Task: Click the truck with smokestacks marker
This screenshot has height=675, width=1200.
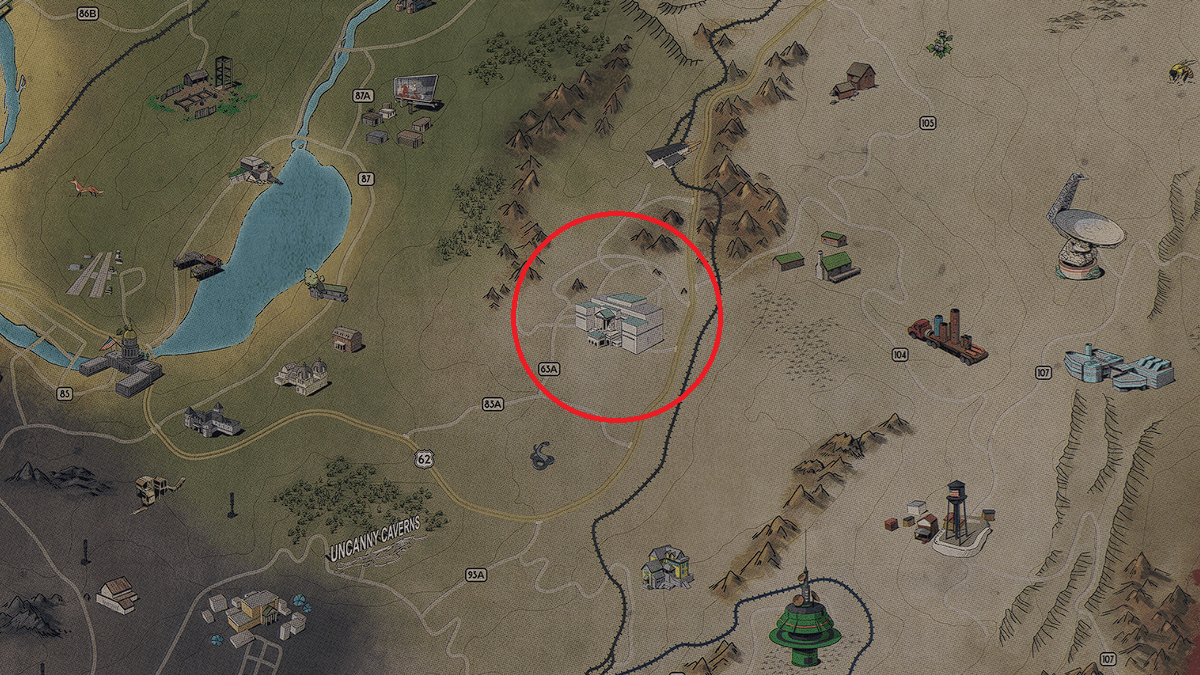Action: pos(948,336)
